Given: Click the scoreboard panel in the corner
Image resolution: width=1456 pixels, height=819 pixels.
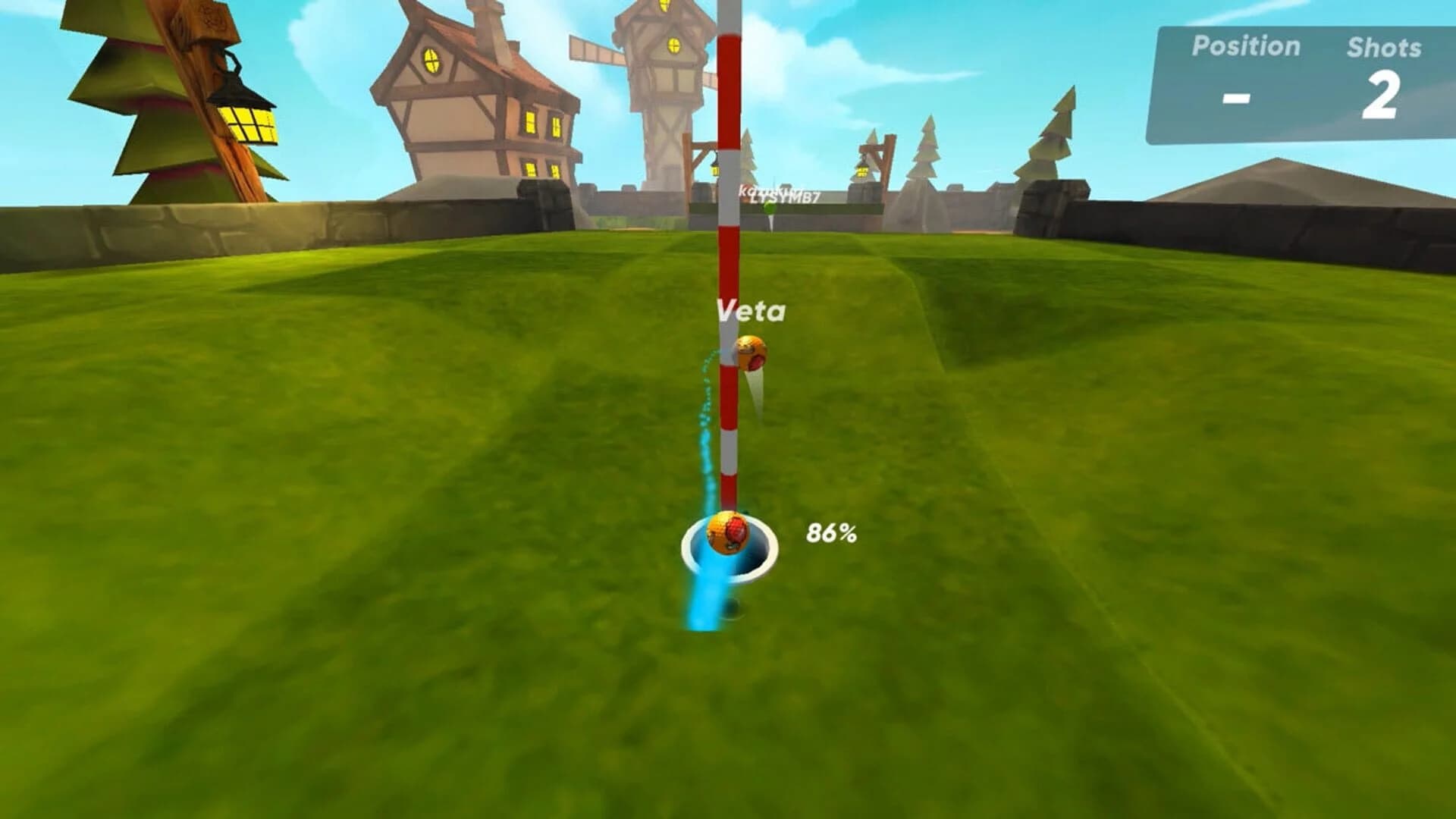Looking at the screenshot, I should [1297, 80].
